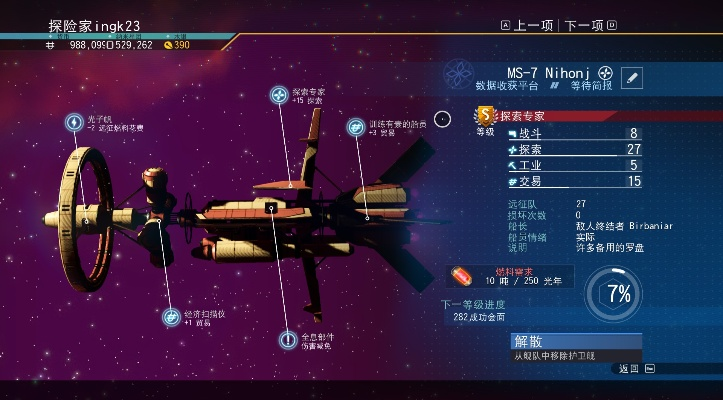
Task: Select the 探索专家 trait icon over the ship
Action: click(280, 95)
